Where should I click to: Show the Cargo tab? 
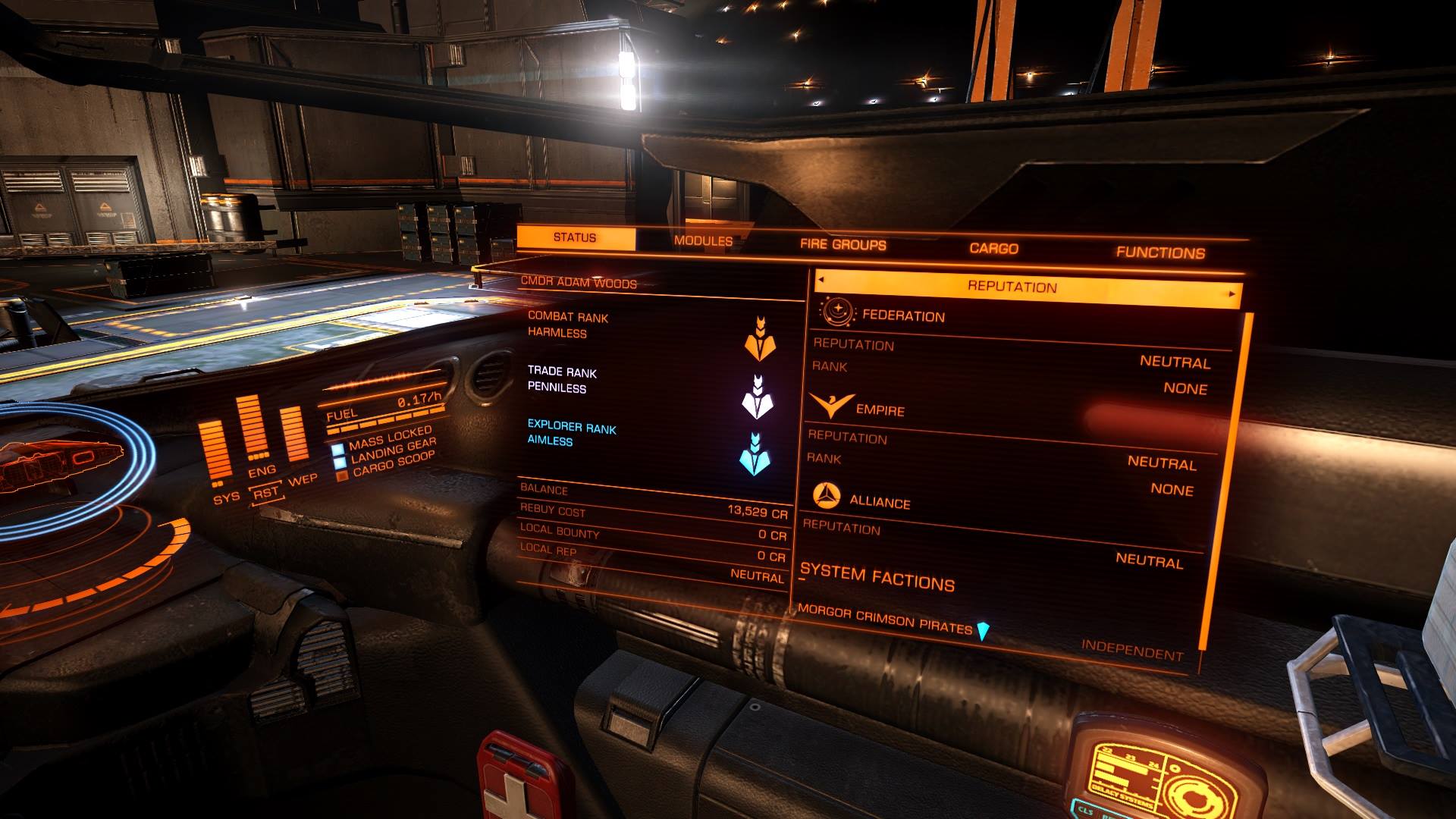click(x=993, y=249)
